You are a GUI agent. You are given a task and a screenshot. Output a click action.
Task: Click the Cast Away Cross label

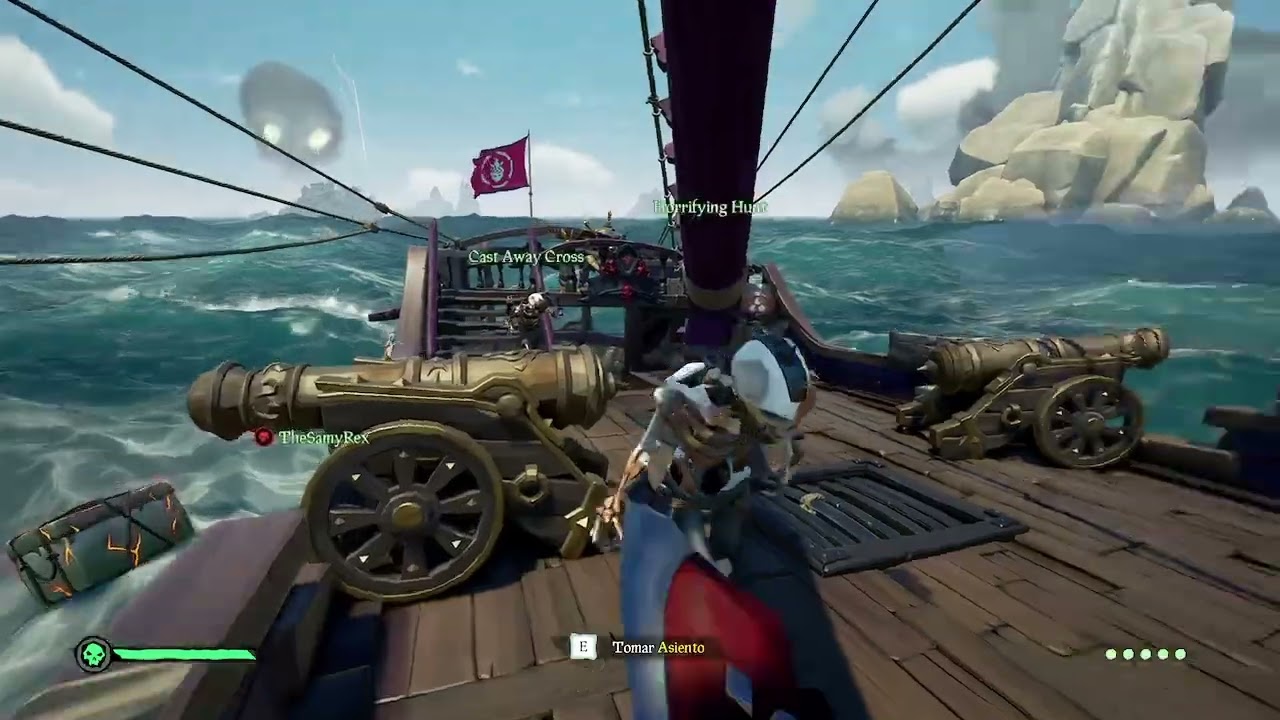[526, 257]
